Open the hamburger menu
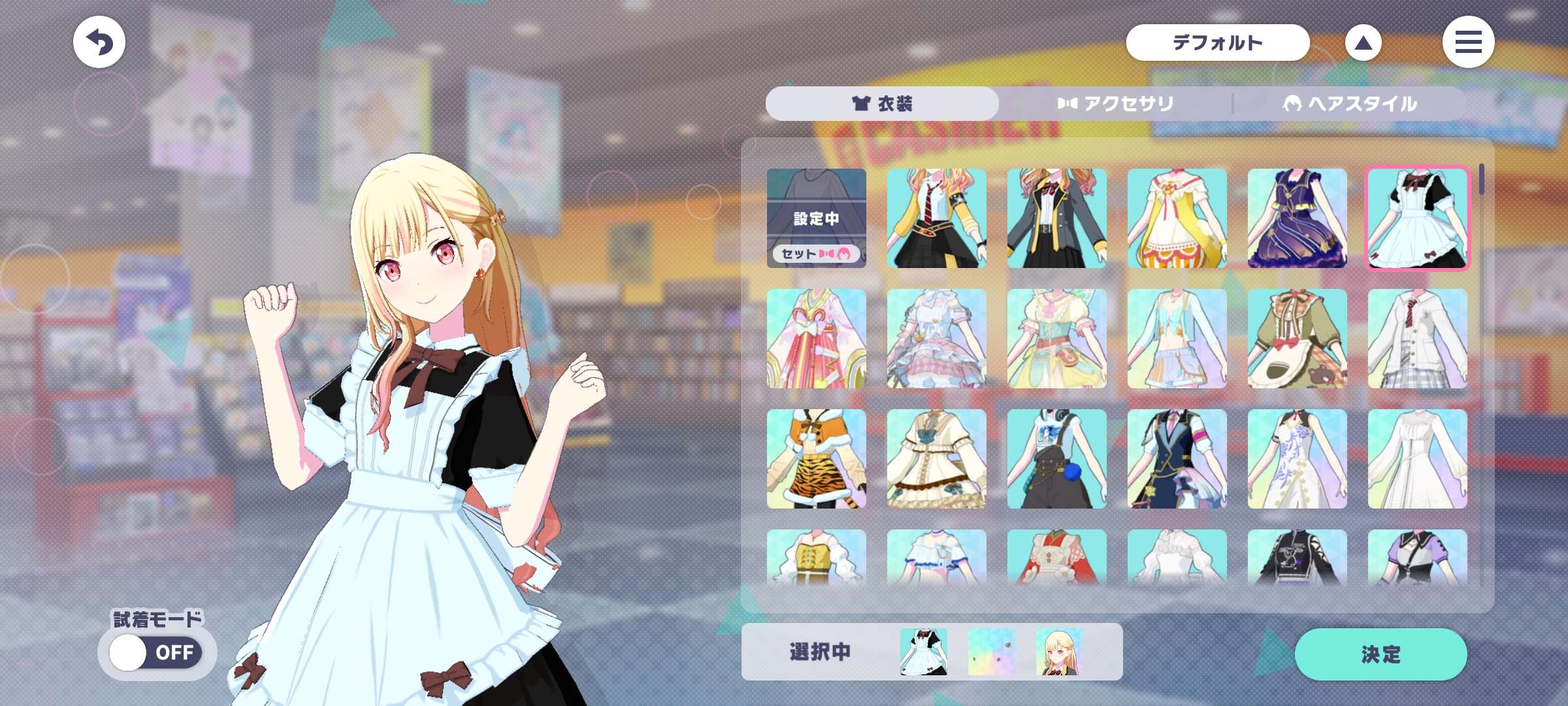Image resolution: width=1568 pixels, height=706 pixels. coord(1468,42)
